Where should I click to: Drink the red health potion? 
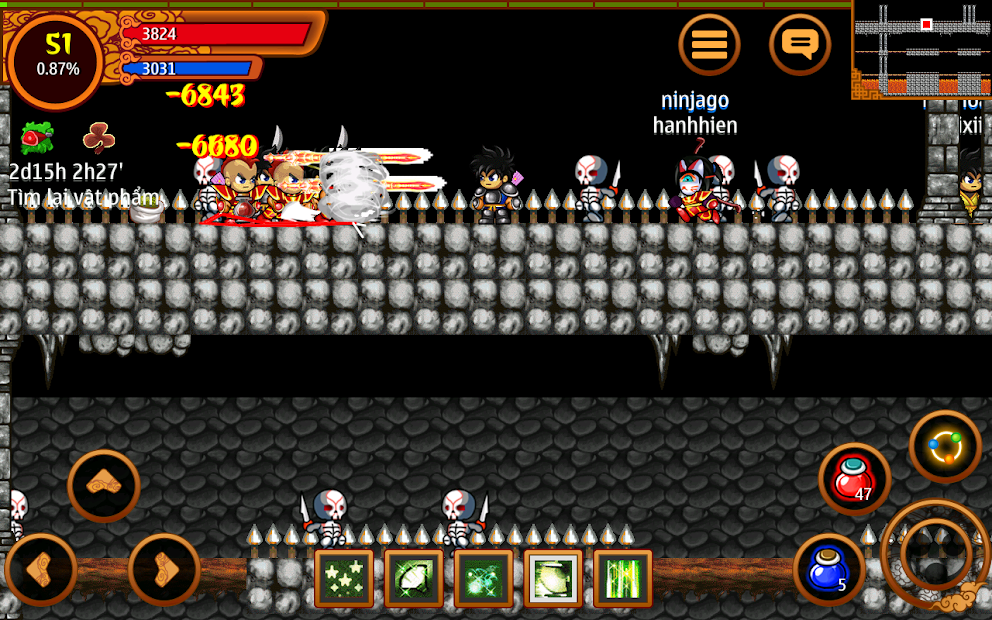click(x=853, y=478)
